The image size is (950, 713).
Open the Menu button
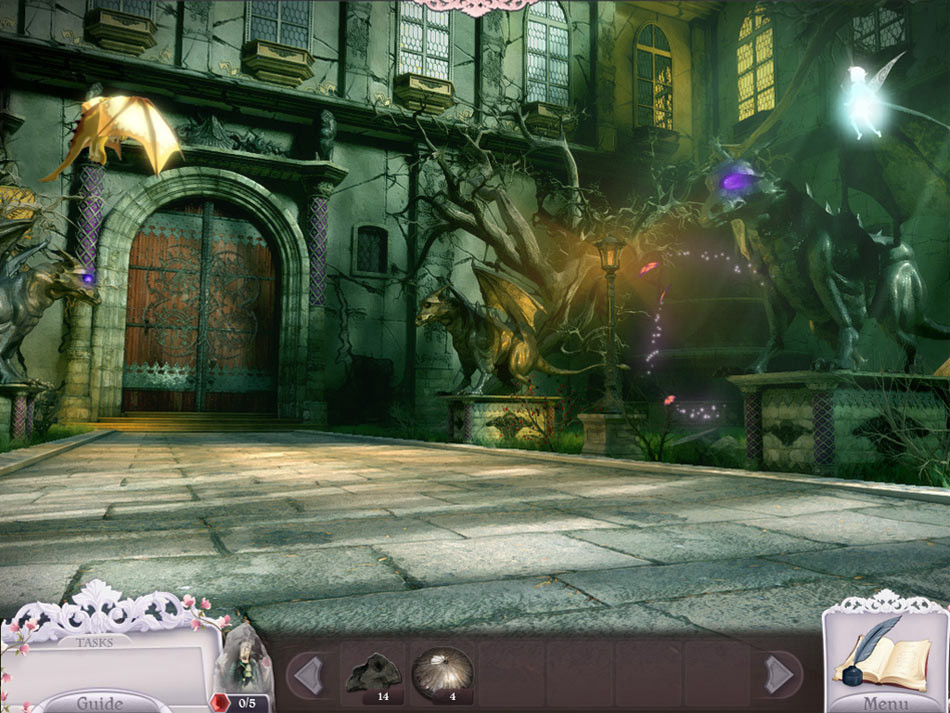[x=886, y=702]
